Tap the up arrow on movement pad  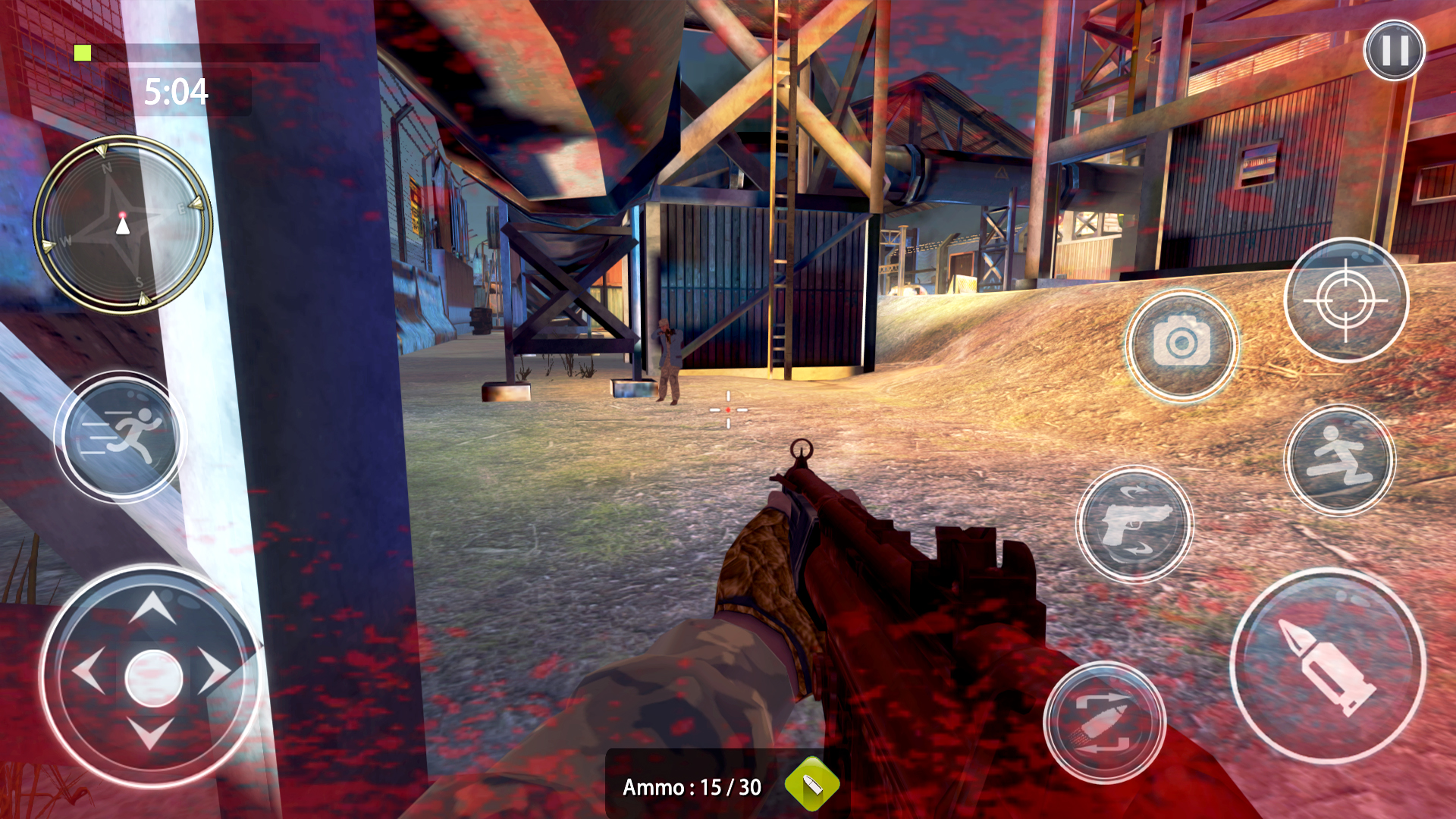[152, 607]
